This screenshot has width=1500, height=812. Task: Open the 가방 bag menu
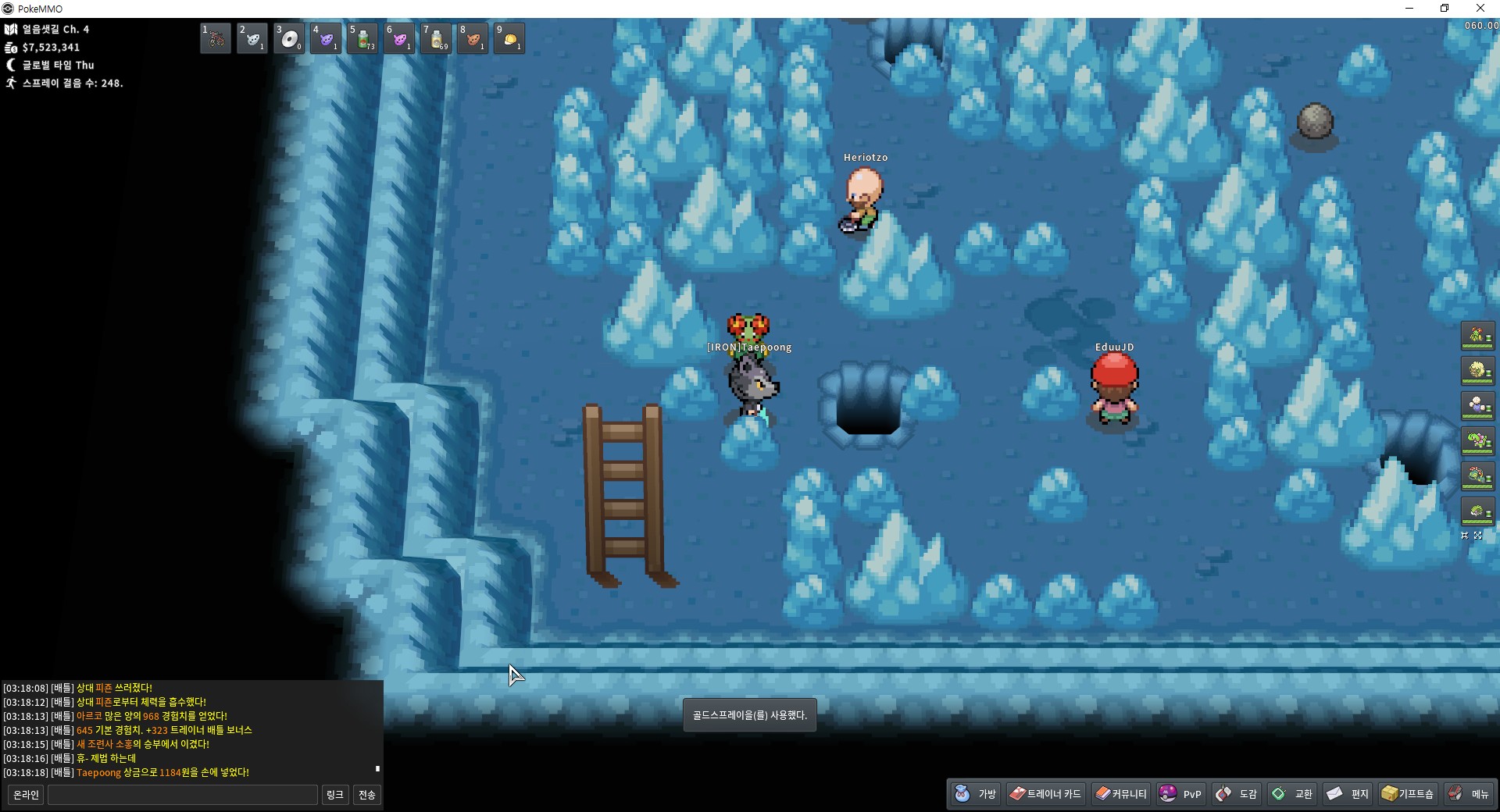tap(976, 794)
